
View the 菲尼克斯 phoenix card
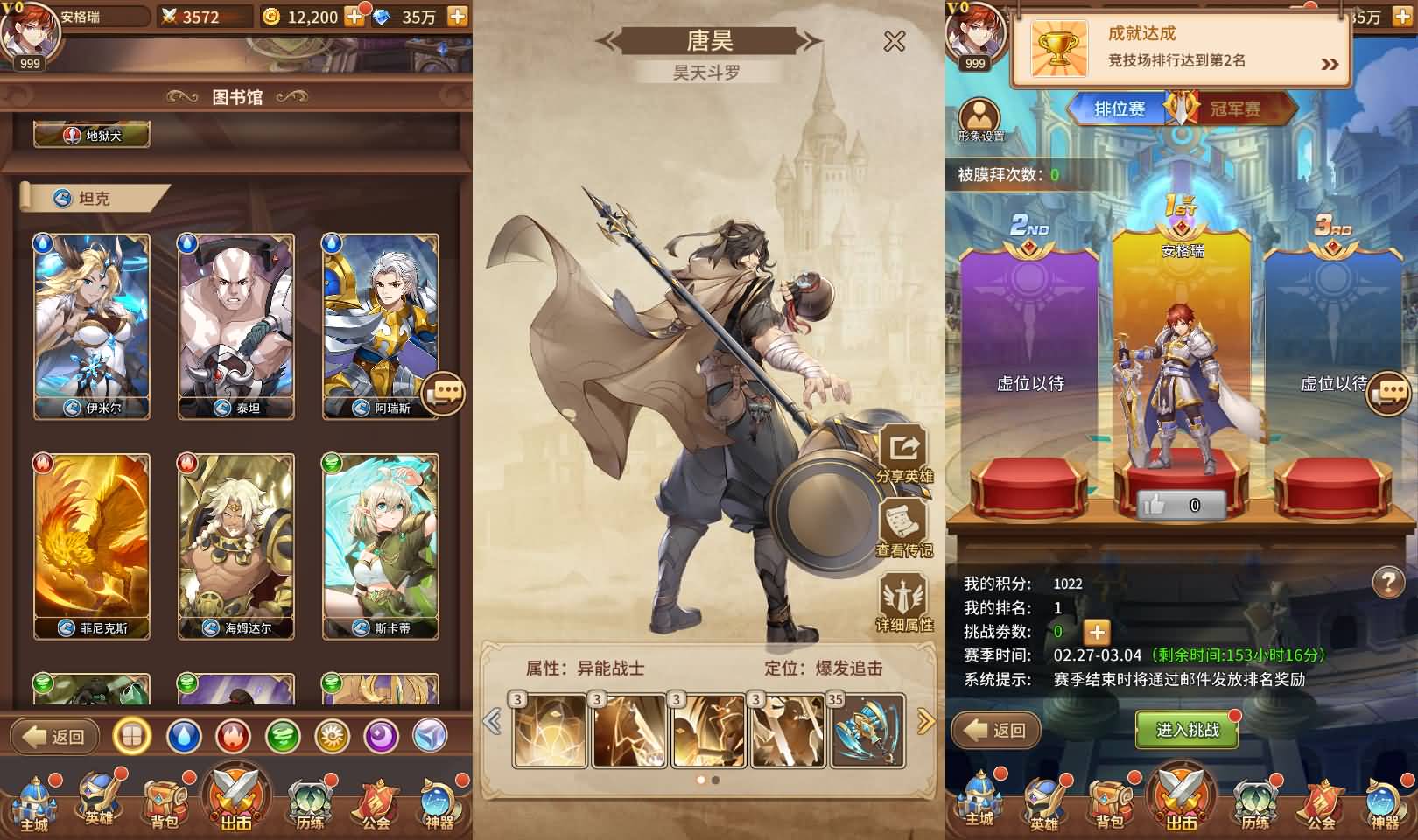(92, 545)
